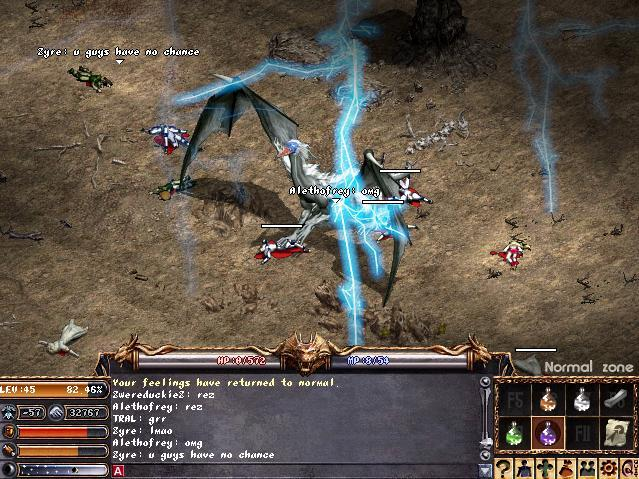Screen dimensions: 639x479
Task: Open help via question mark button
Action: click(x=505, y=468)
